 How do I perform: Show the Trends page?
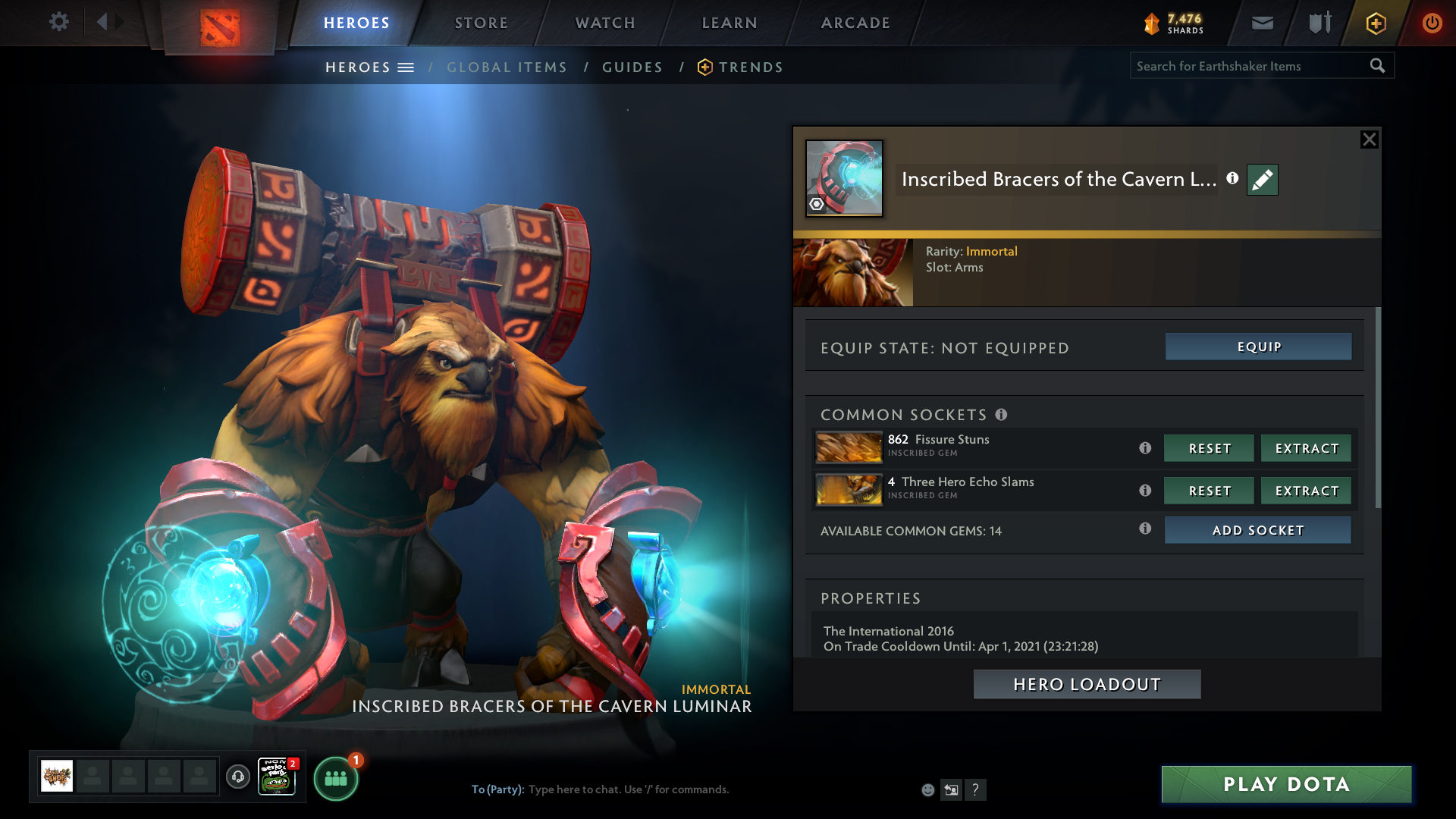(x=750, y=67)
